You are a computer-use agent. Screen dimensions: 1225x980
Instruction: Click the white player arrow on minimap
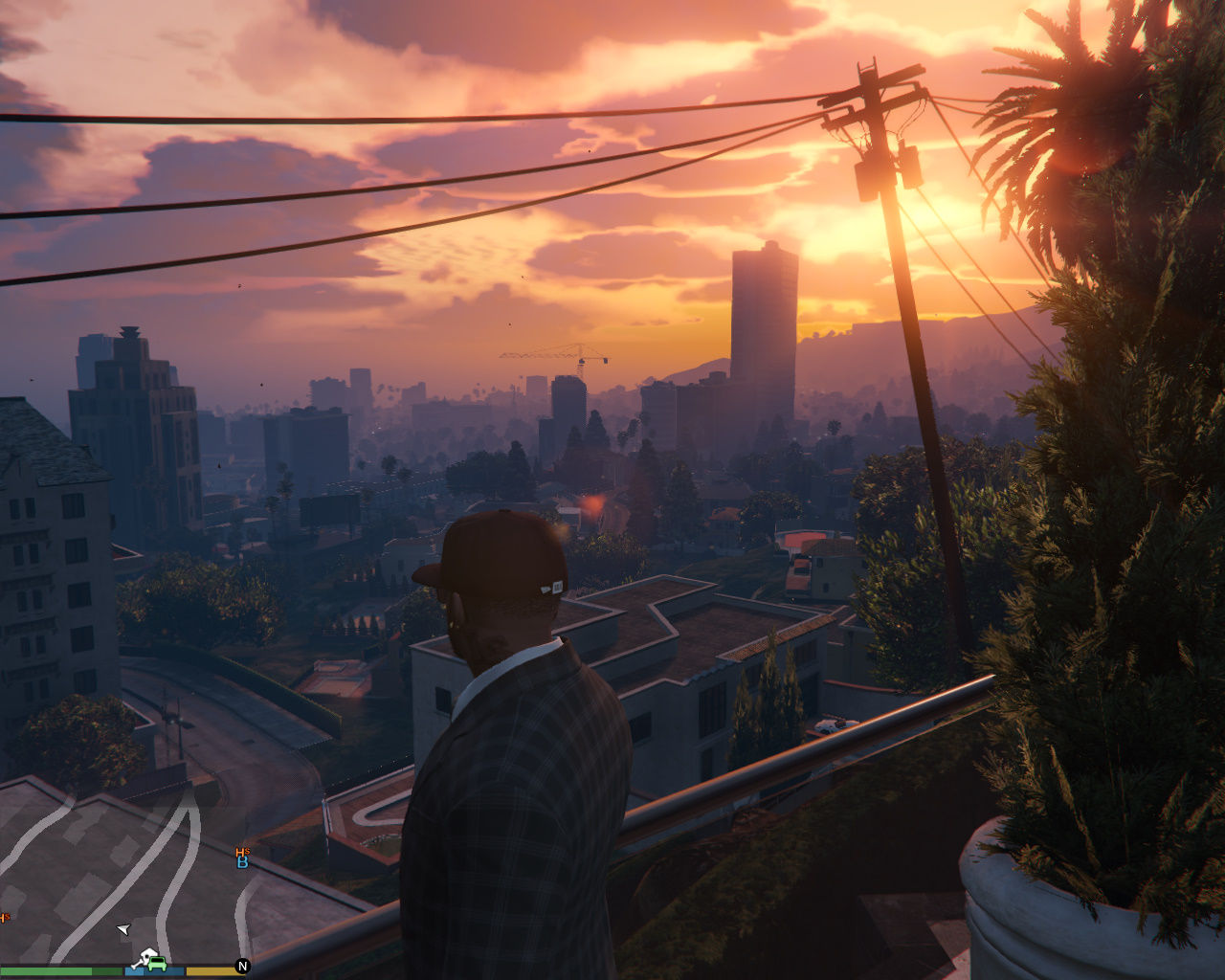click(122, 928)
